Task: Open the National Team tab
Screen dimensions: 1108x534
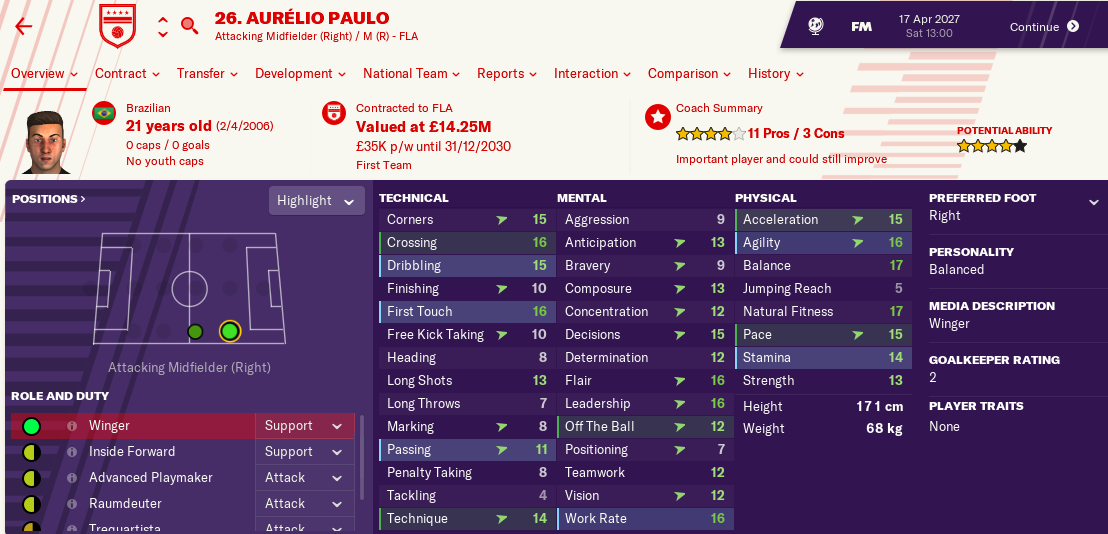Action: point(412,73)
